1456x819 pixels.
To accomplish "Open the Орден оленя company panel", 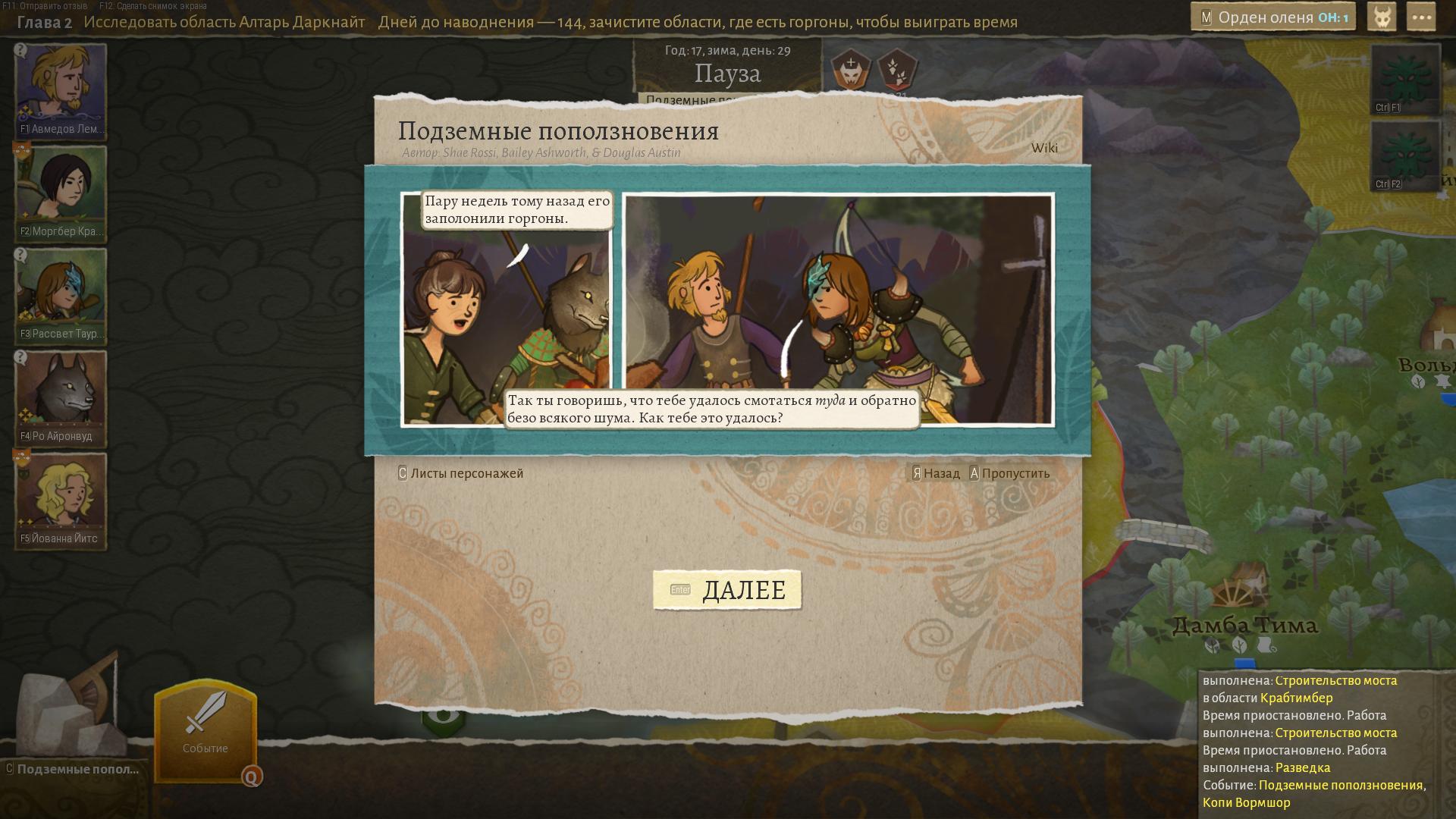I will (x=1274, y=17).
